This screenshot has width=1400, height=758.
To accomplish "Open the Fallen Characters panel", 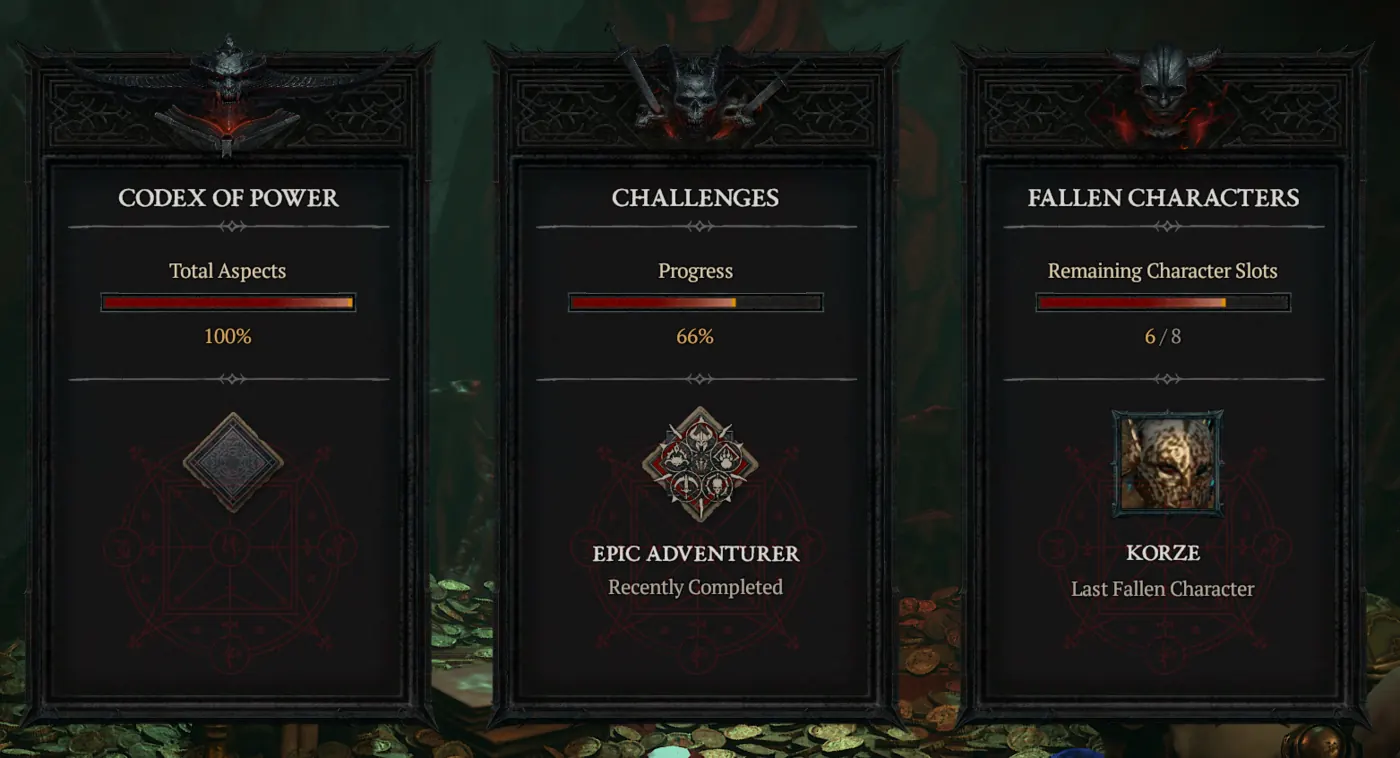I will (1162, 197).
